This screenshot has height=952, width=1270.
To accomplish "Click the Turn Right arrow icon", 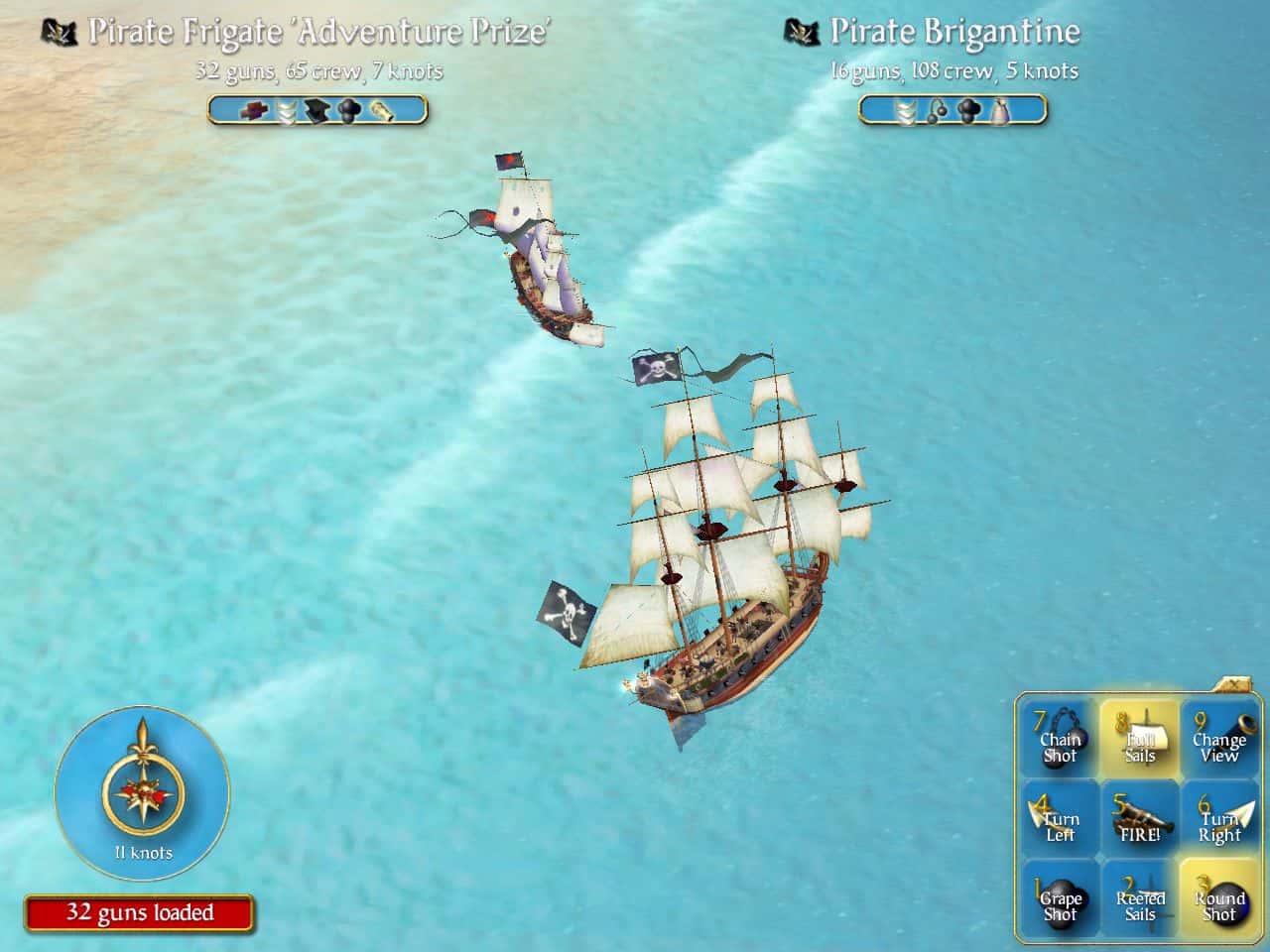I will (x=1218, y=821).
